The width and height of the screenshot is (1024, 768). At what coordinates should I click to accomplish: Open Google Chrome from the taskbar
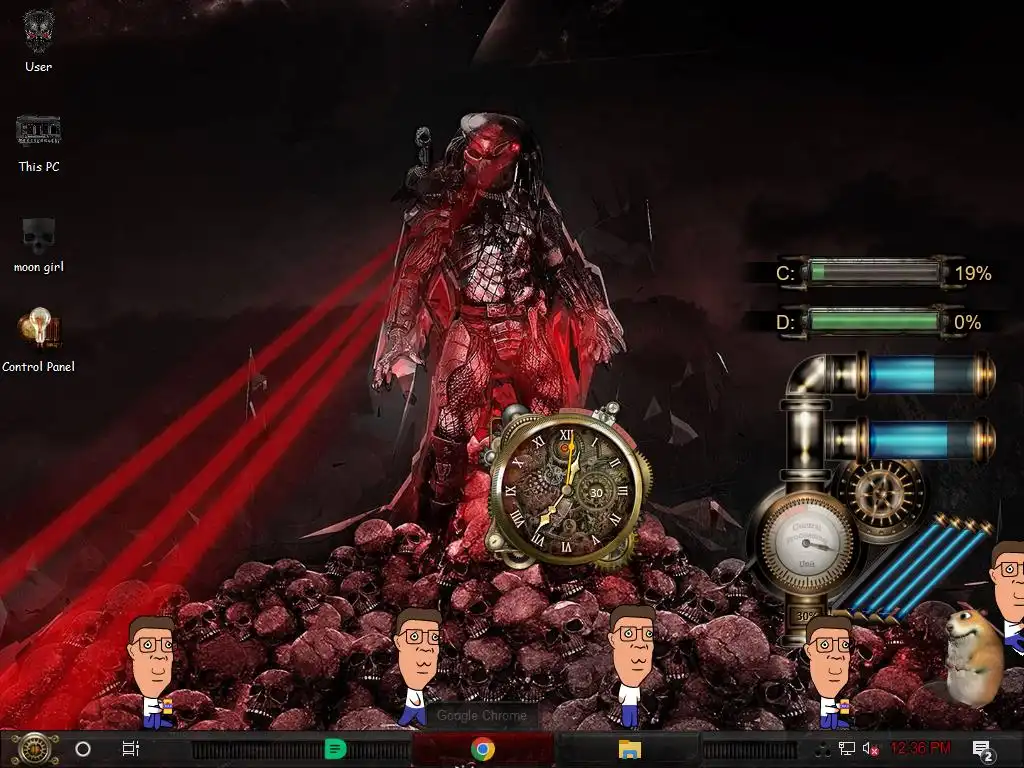tap(483, 748)
